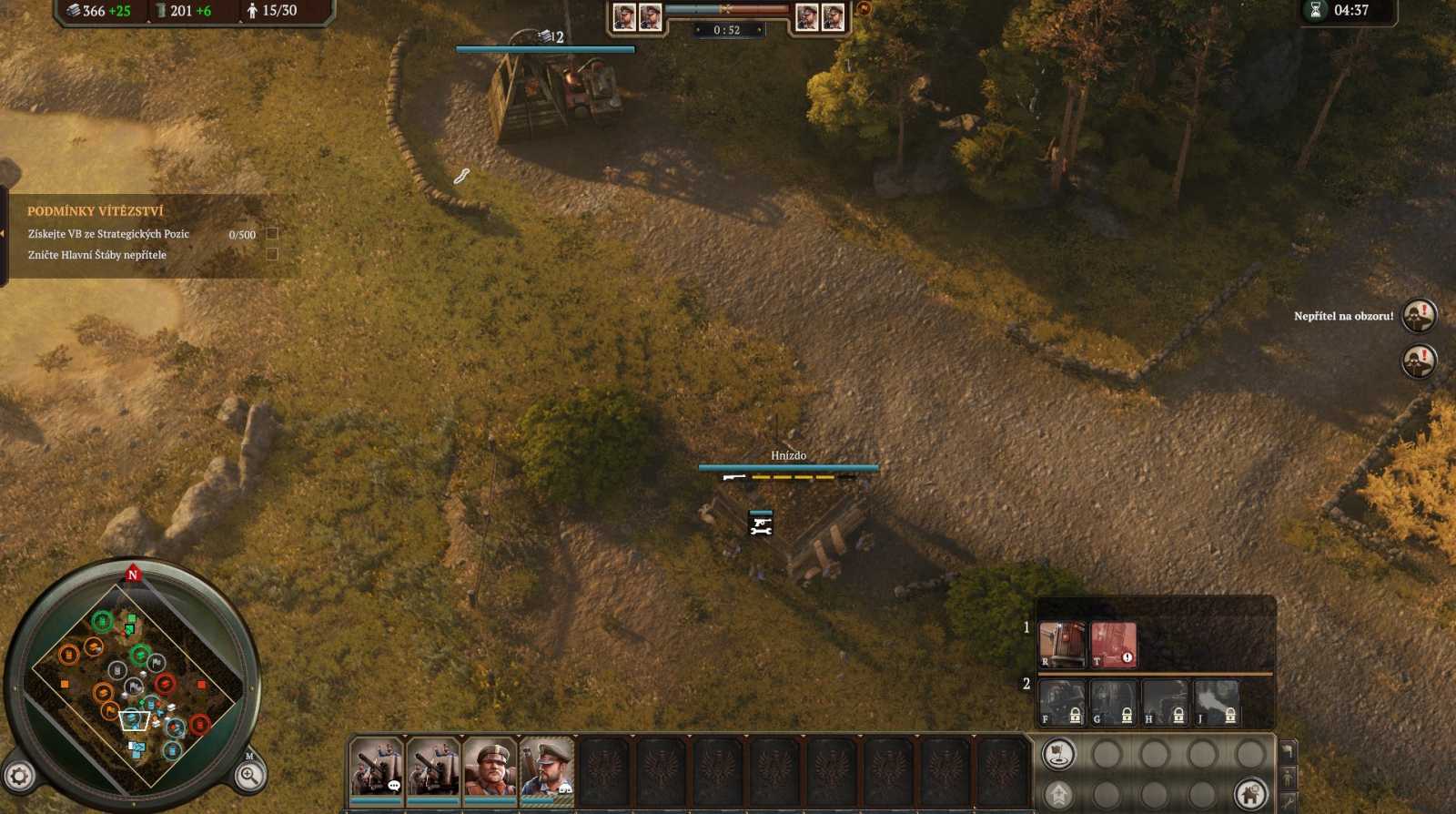Click the munitions resource icon showing 201

[x=163, y=12]
